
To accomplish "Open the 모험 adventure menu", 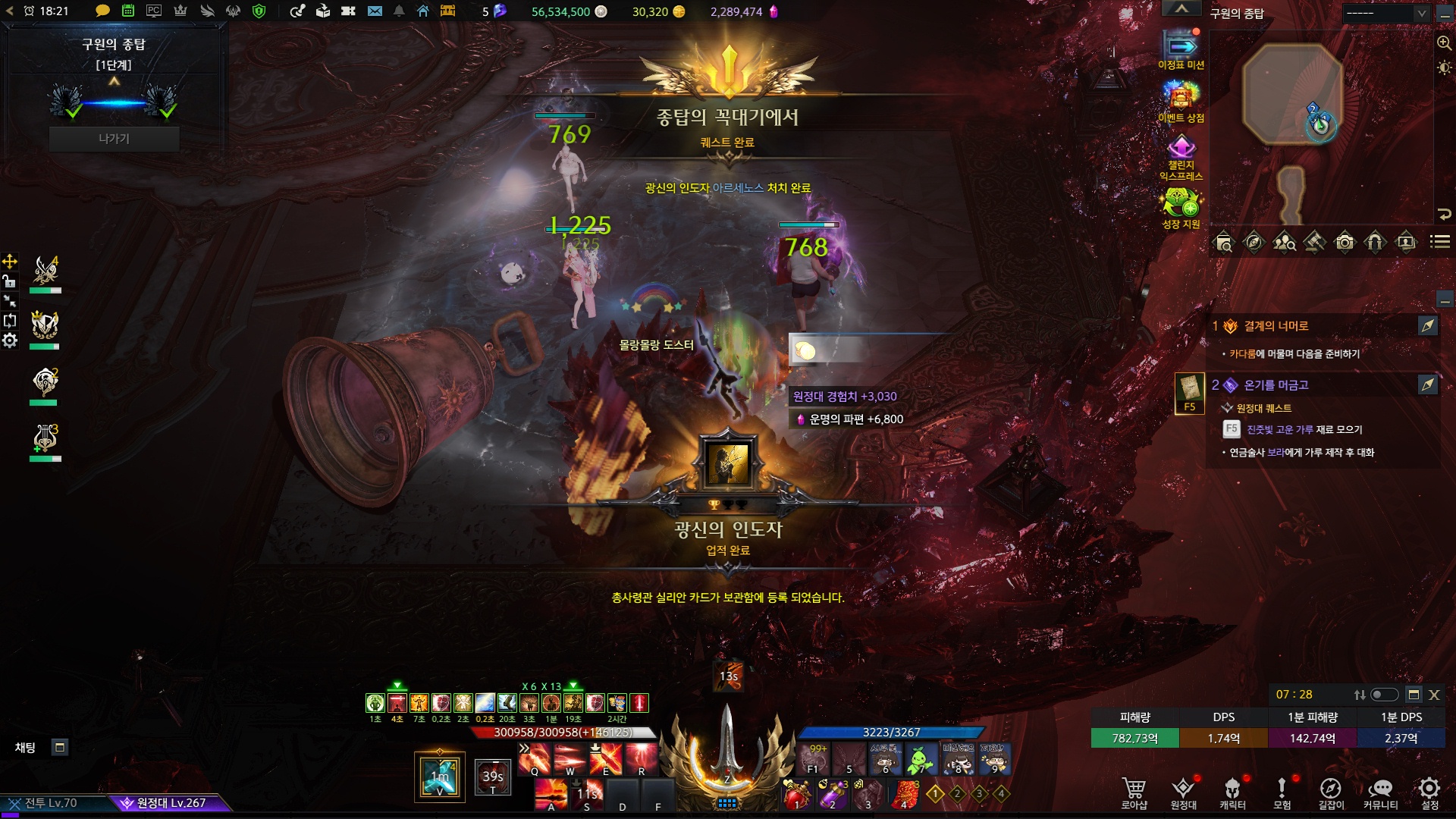I will 1282,792.
